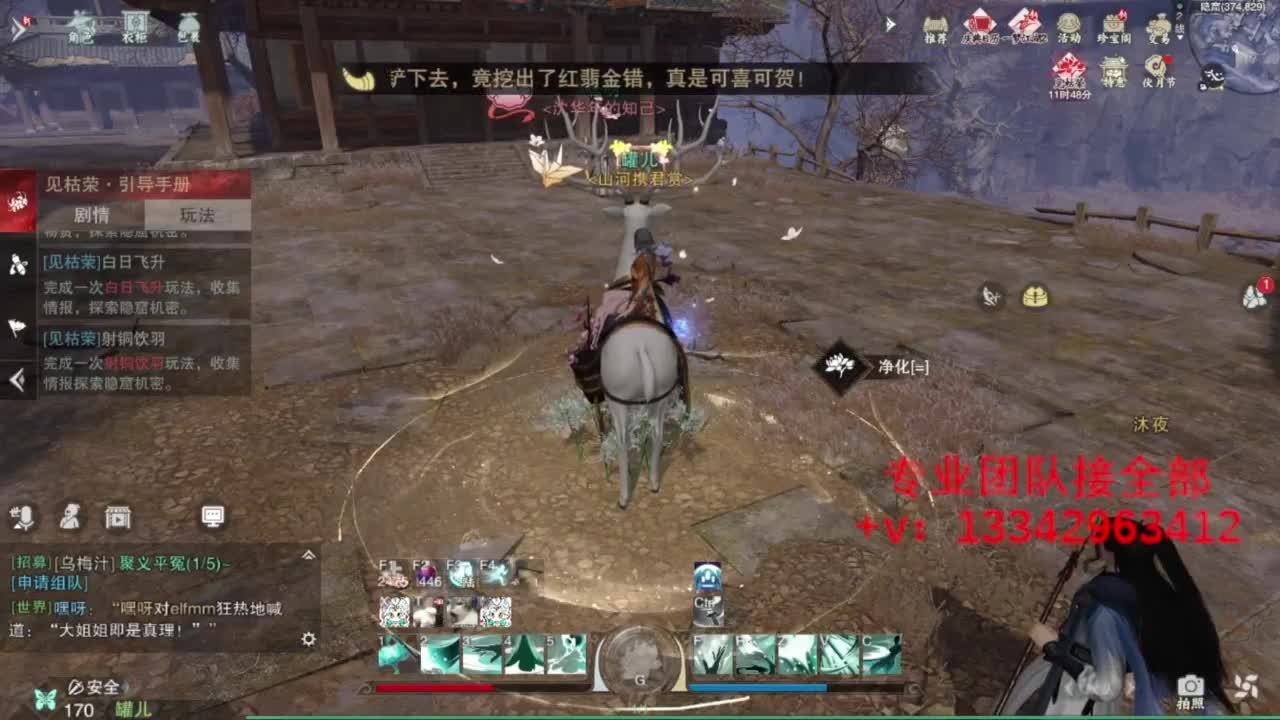Collapse the chat window with the chevron
Viewport: 1280px width, 720px height.
[x=308, y=556]
